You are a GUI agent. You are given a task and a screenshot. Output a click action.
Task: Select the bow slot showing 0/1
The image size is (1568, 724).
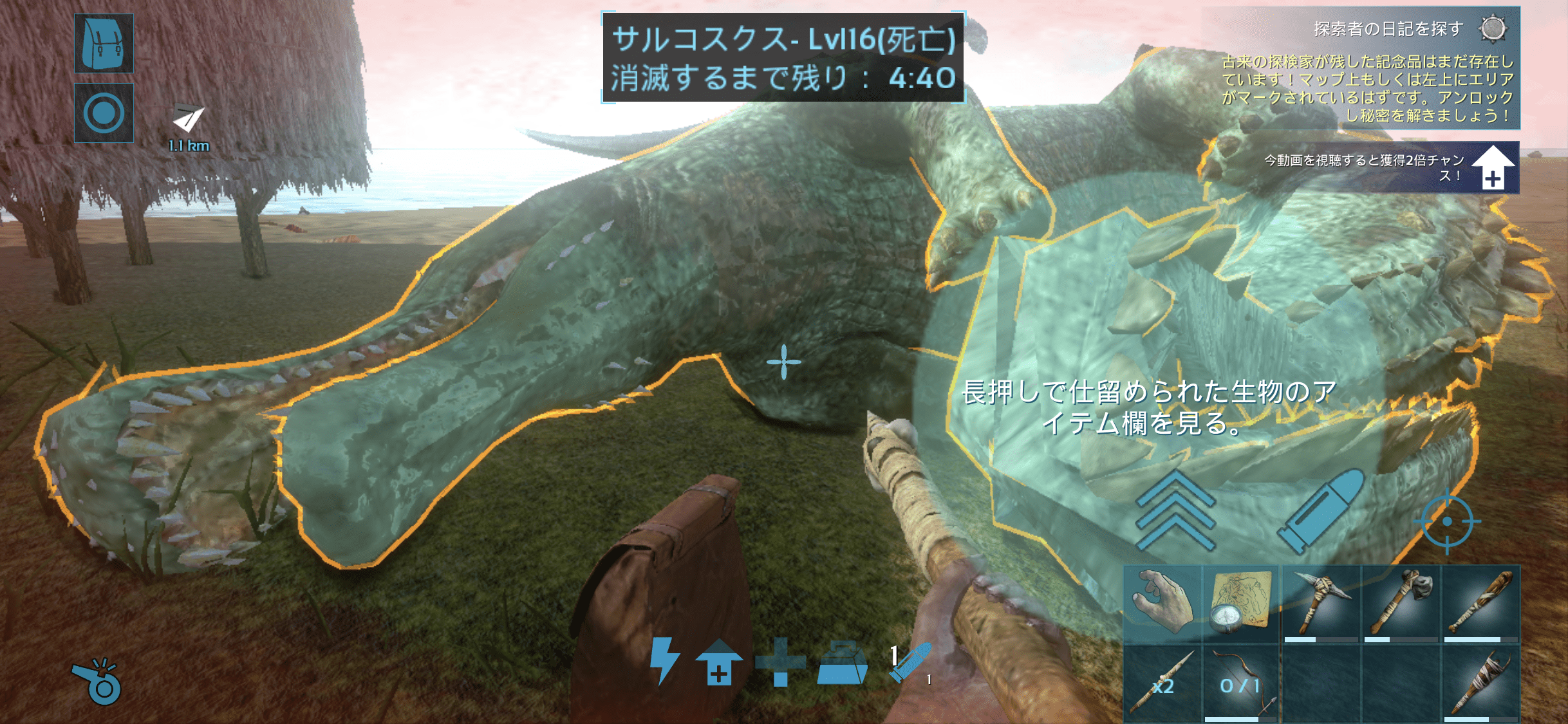point(1241,683)
